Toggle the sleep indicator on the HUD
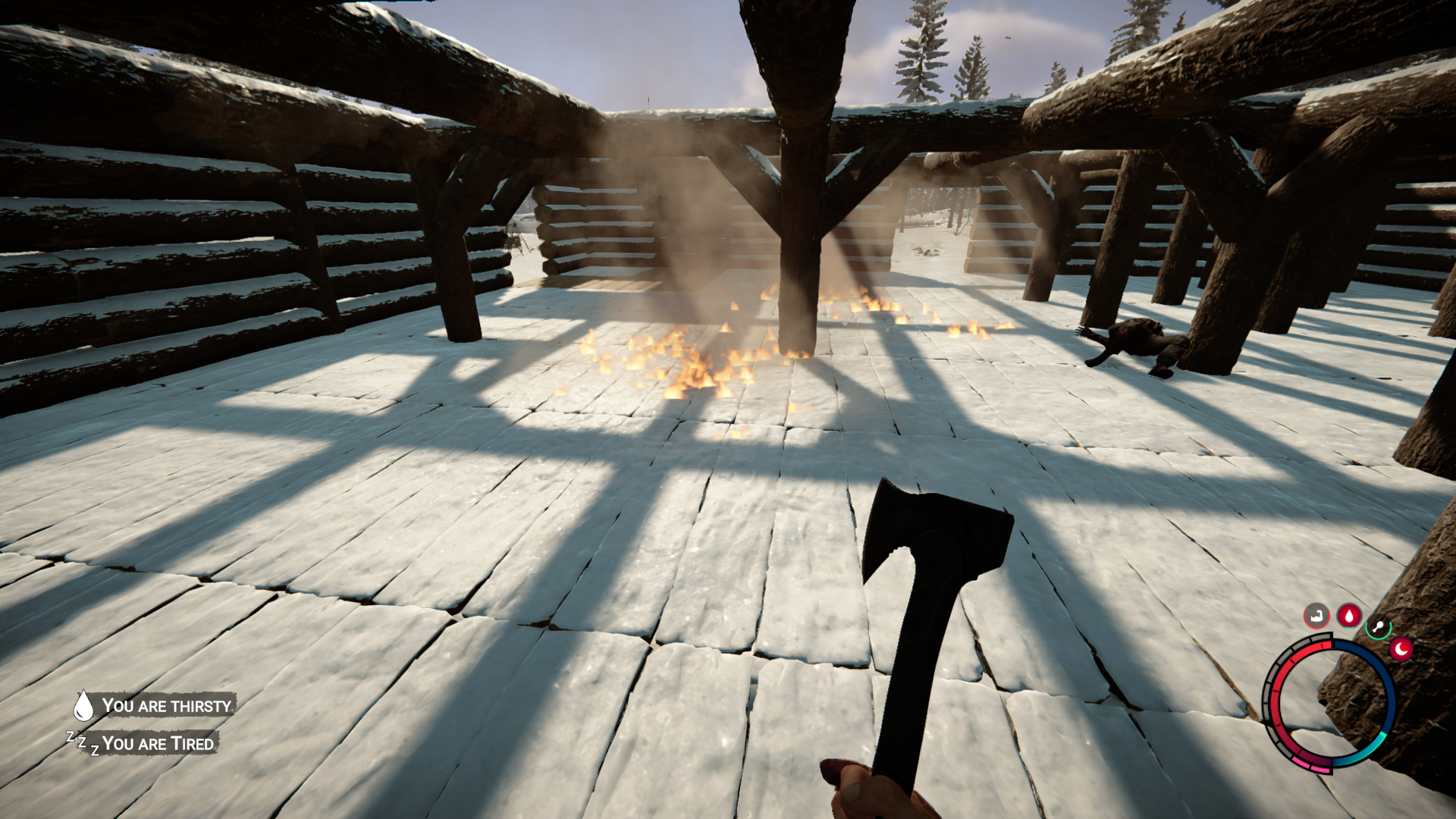Image resolution: width=1456 pixels, height=819 pixels. click(1401, 649)
